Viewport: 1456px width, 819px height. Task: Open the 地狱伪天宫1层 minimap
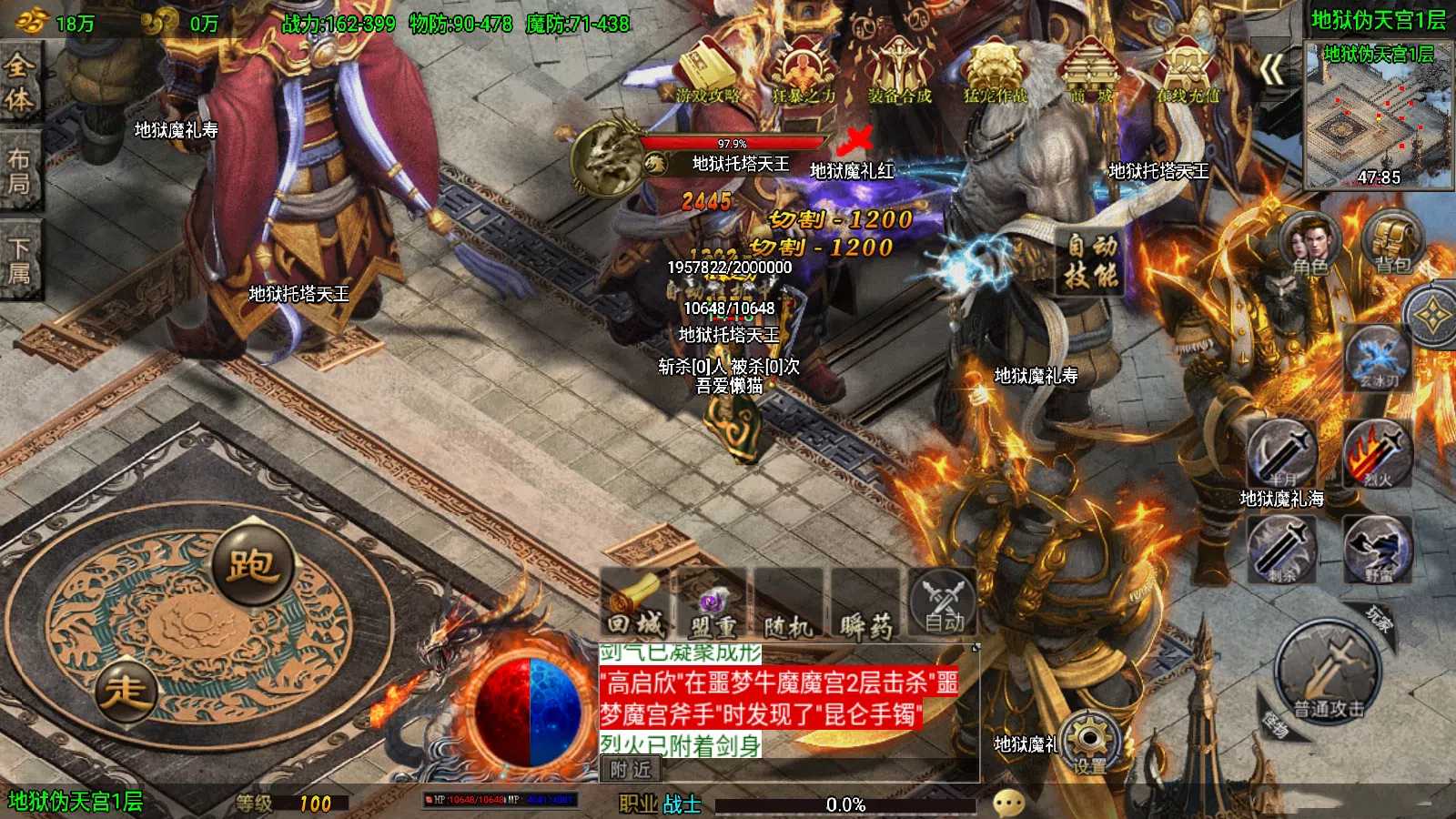pos(1378,114)
